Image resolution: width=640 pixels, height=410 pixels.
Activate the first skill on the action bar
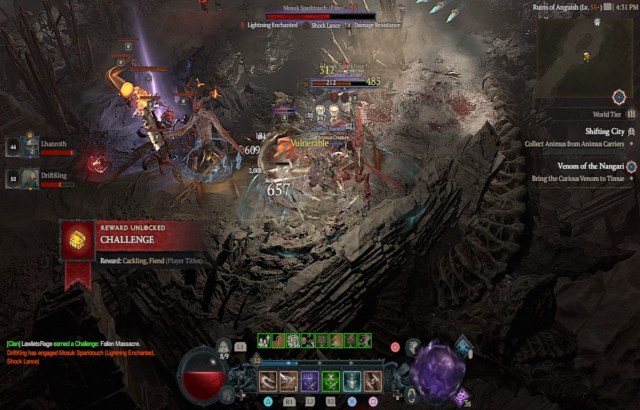click(268, 381)
